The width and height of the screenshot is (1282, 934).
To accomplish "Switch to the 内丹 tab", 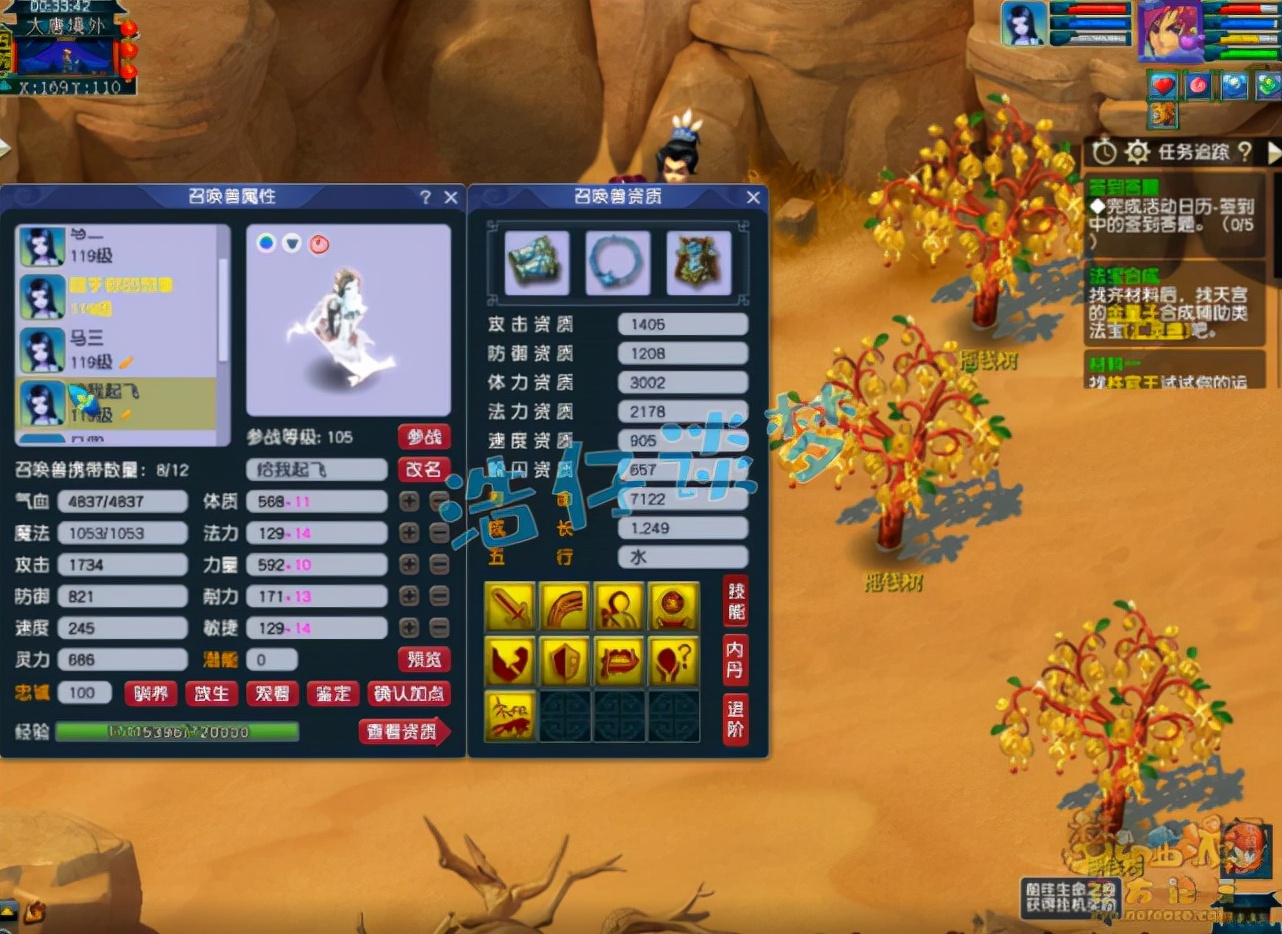I will click(x=735, y=660).
